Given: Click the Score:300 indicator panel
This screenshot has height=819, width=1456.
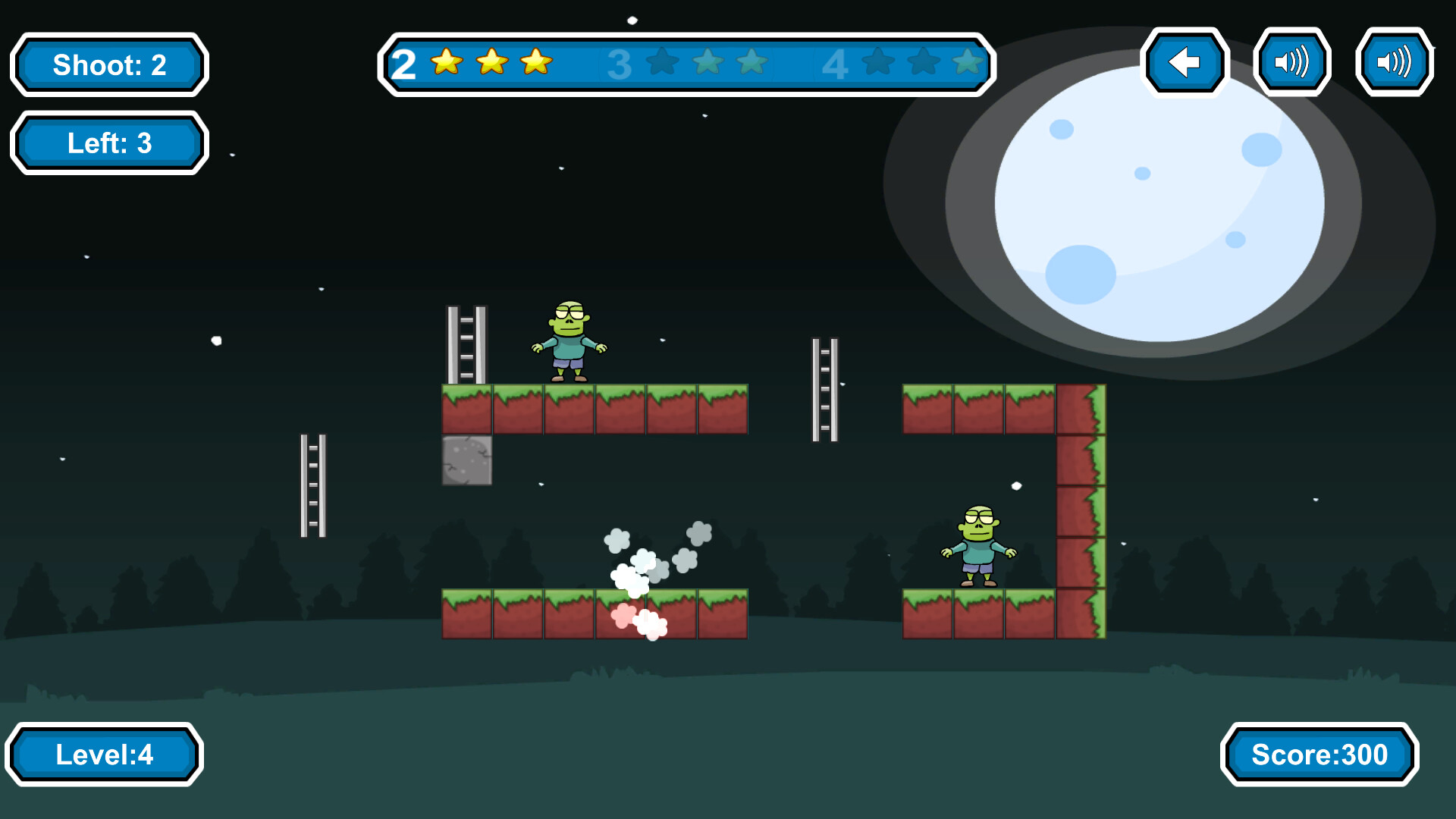Looking at the screenshot, I should tap(1319, 755).
